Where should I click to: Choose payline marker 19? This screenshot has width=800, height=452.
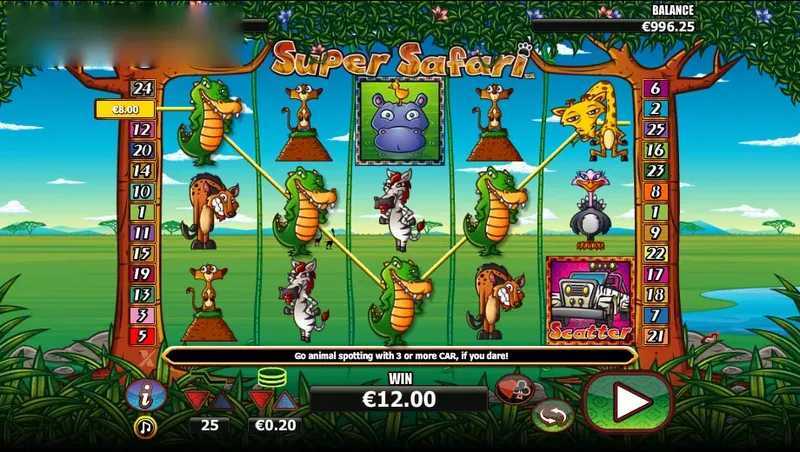[x=141, y=273]
